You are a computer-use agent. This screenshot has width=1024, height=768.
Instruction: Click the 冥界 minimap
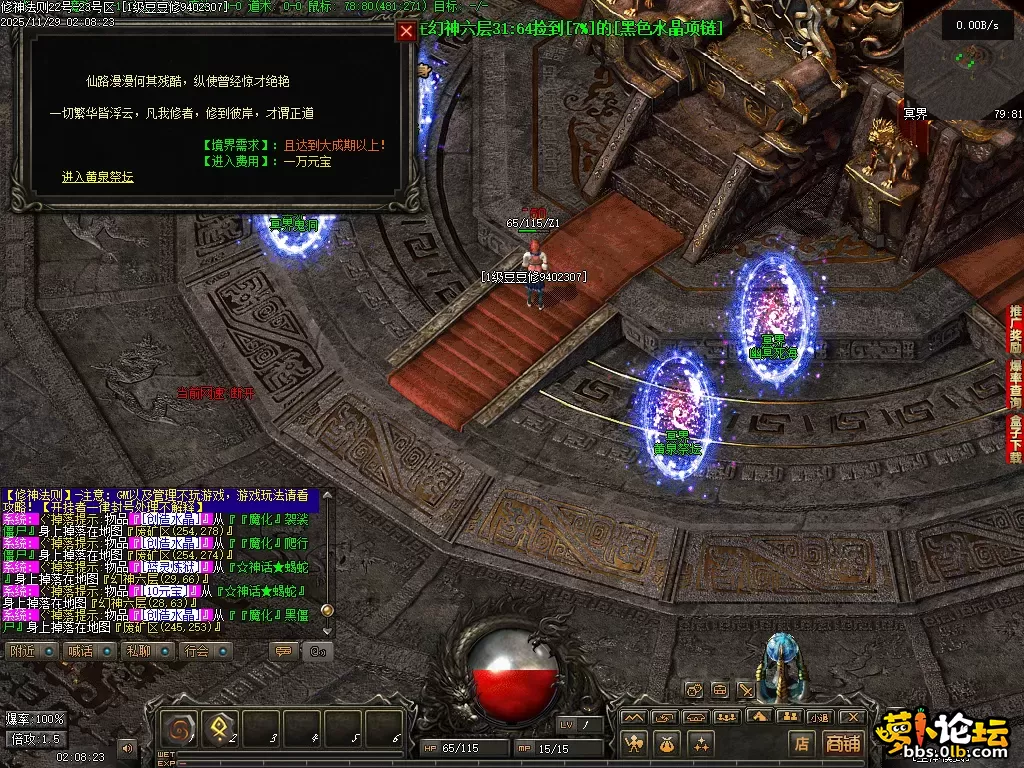coord(963,58)
